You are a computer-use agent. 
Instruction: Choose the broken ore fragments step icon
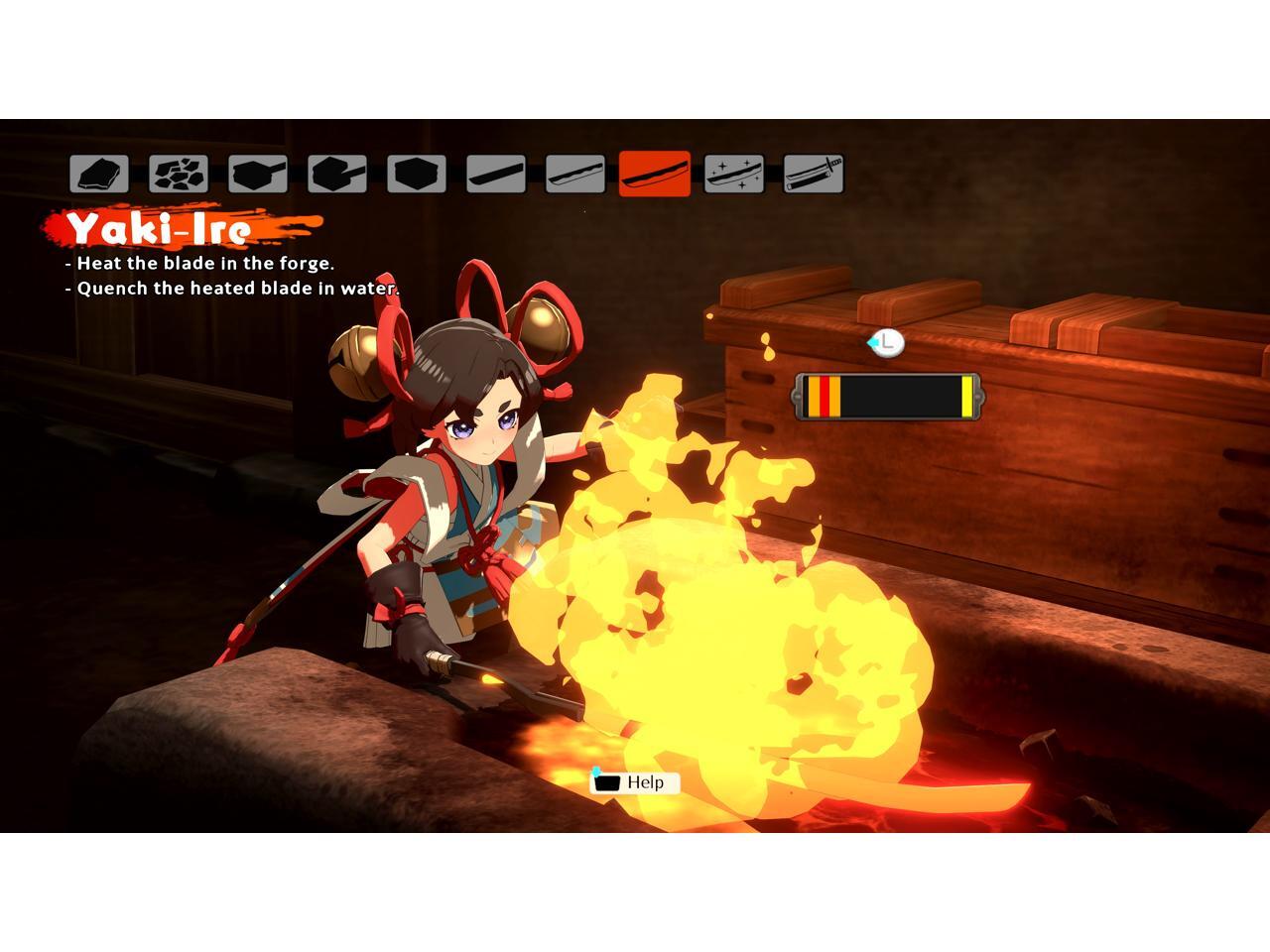(179, 175)
